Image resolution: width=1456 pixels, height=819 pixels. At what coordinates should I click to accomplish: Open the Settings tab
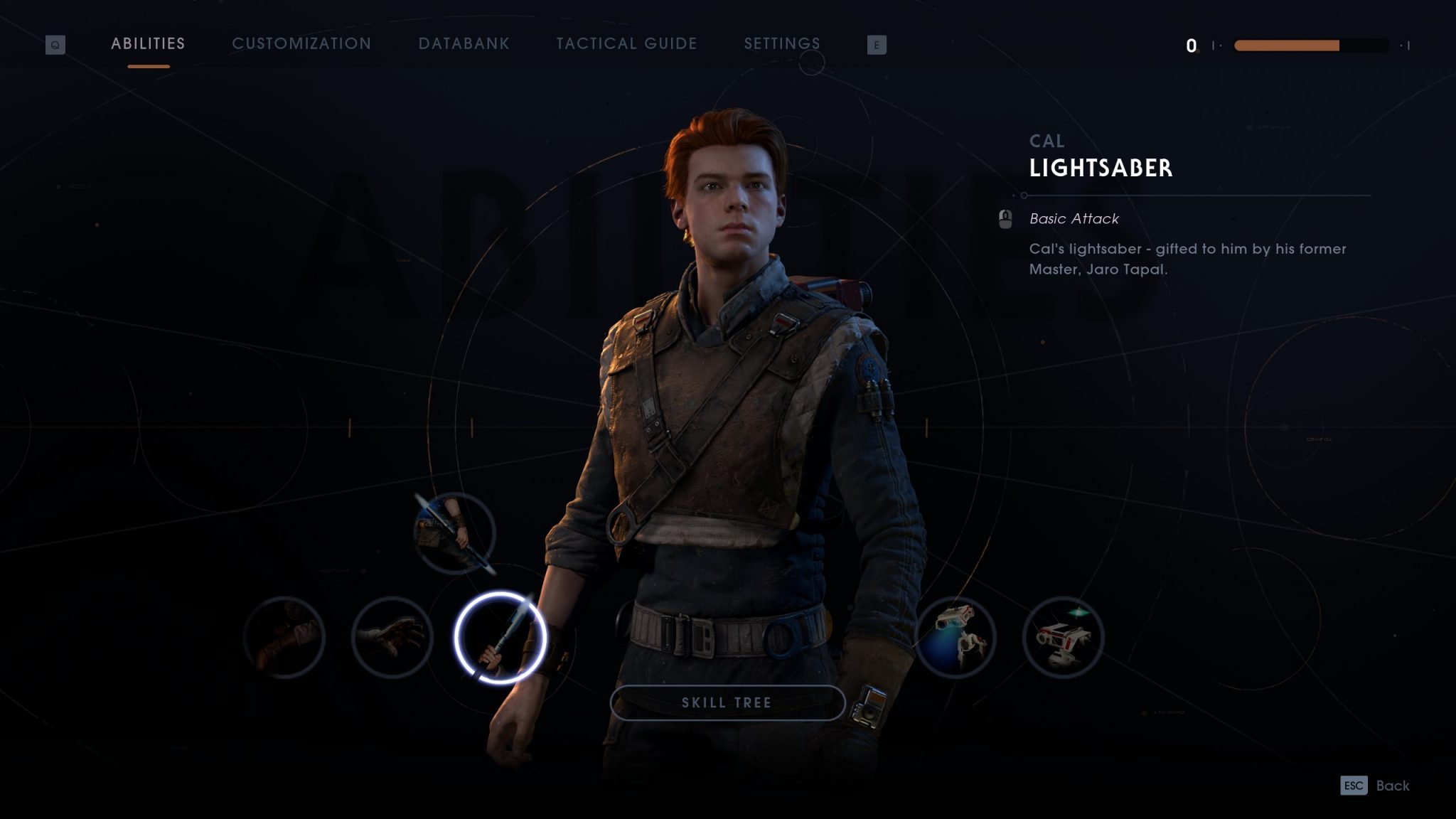(x=782, y=44)
